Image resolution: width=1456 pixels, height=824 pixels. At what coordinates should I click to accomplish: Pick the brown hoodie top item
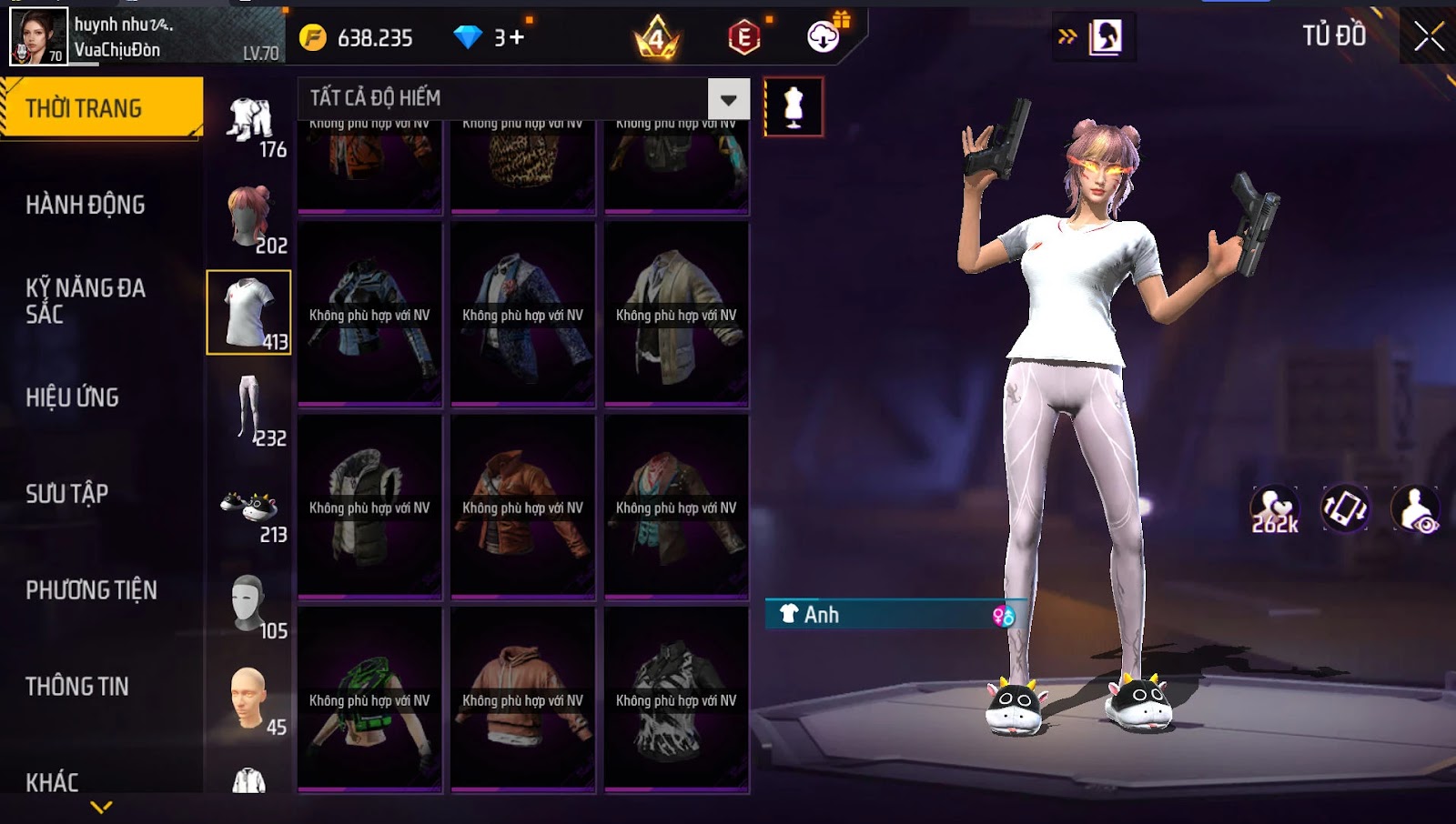[x=522, y=699]
